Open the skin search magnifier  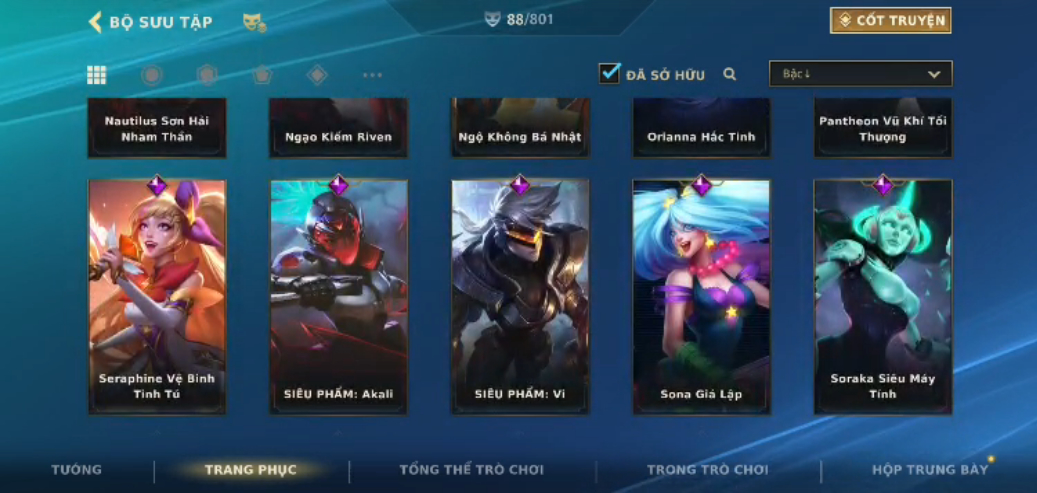[x=730, y=74]
